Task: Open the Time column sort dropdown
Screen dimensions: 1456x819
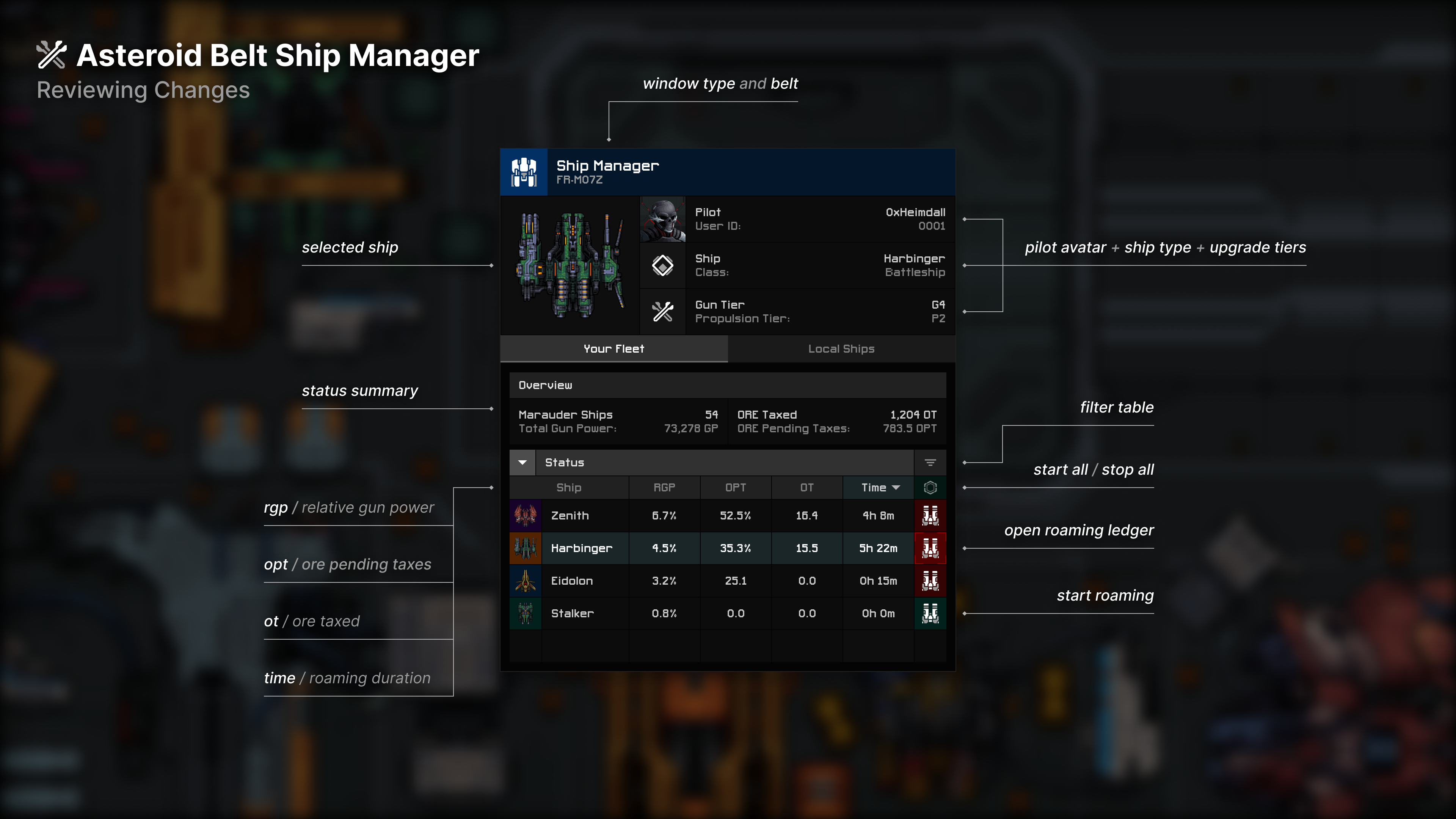Action: [x=896, y=487]
